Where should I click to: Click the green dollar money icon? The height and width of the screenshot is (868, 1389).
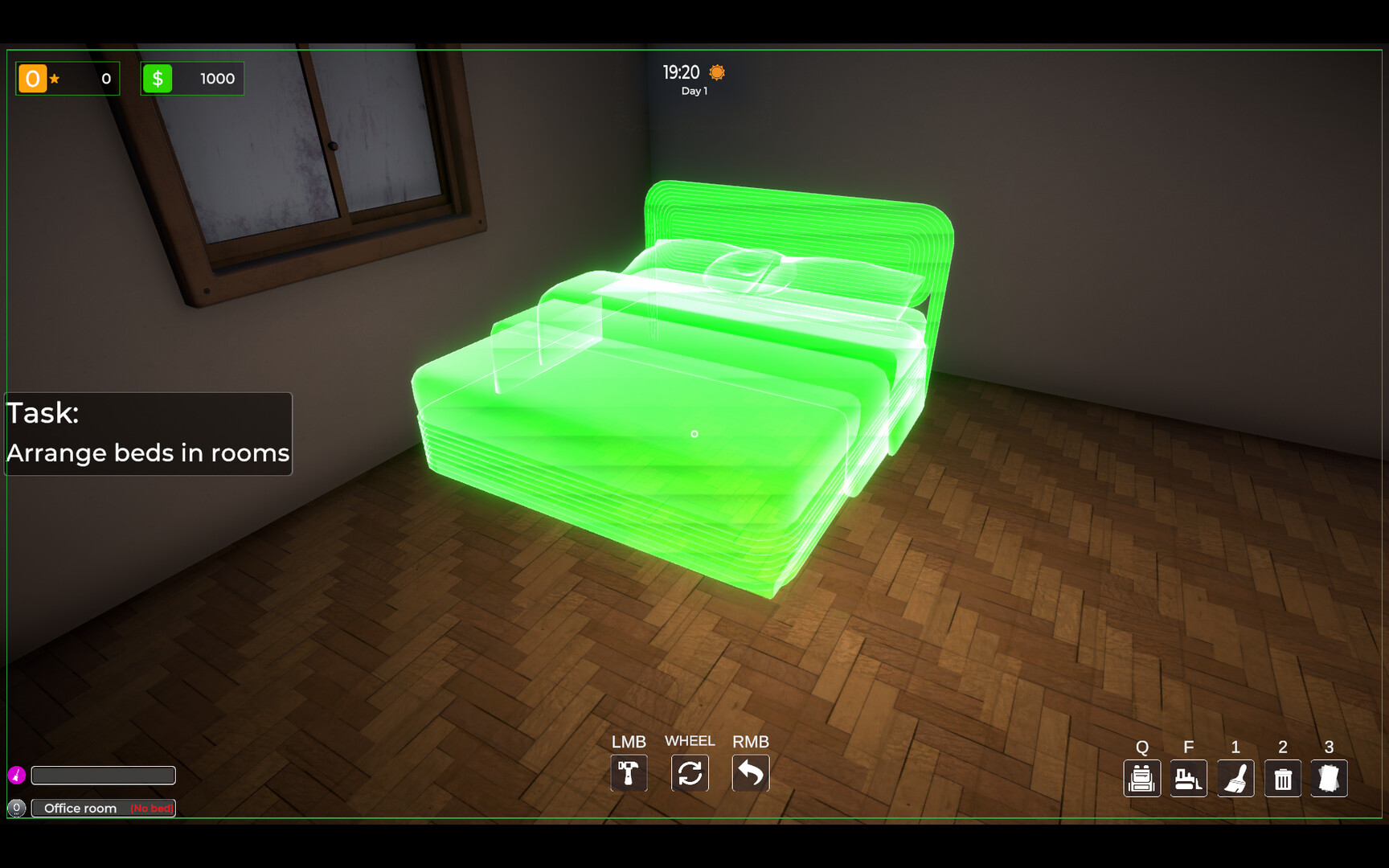pyautogui.click(x=158, y=78)
